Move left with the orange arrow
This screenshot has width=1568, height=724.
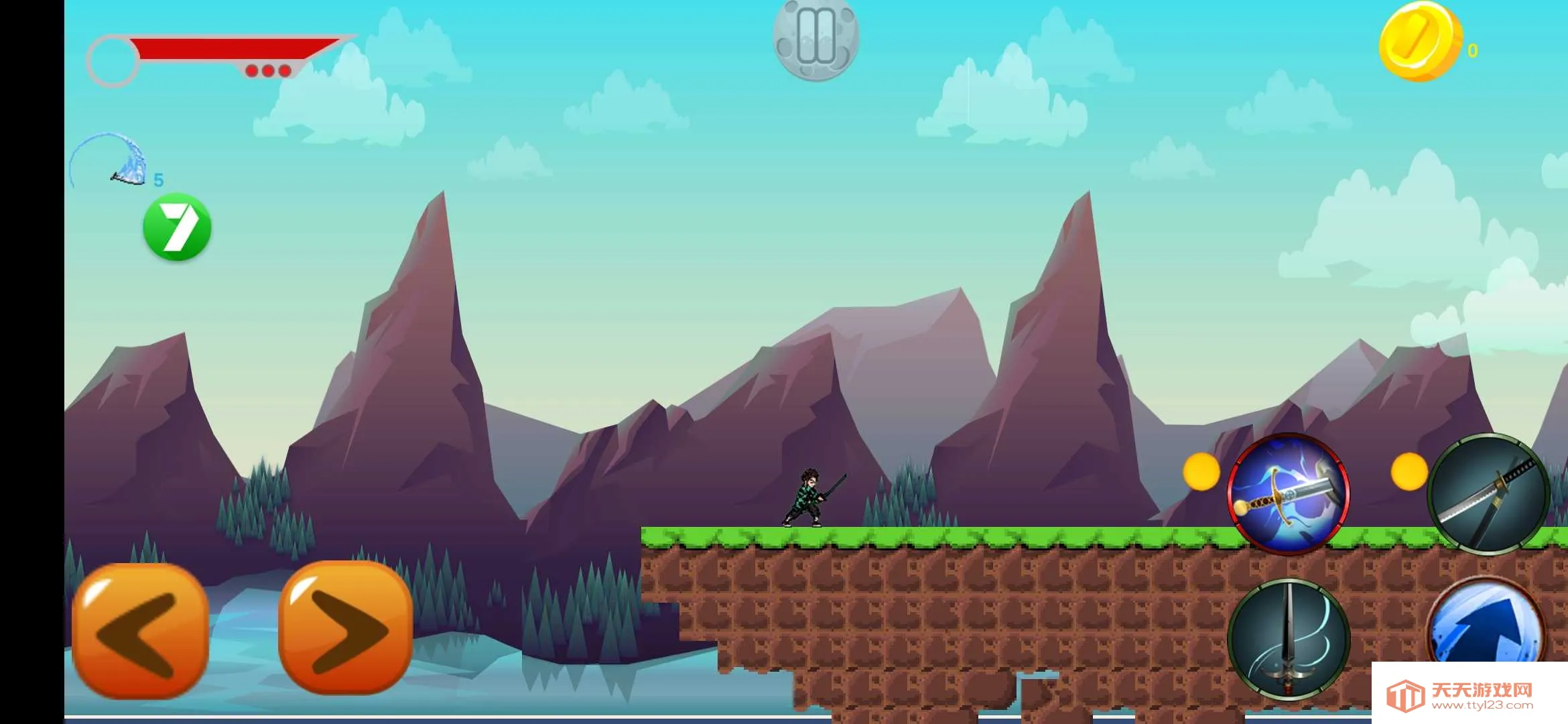click(x=140, y=631)
